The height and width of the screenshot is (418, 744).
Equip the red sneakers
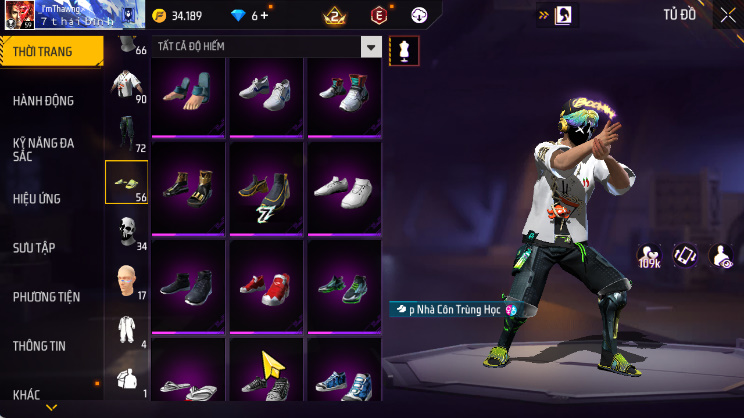point(267,286)
